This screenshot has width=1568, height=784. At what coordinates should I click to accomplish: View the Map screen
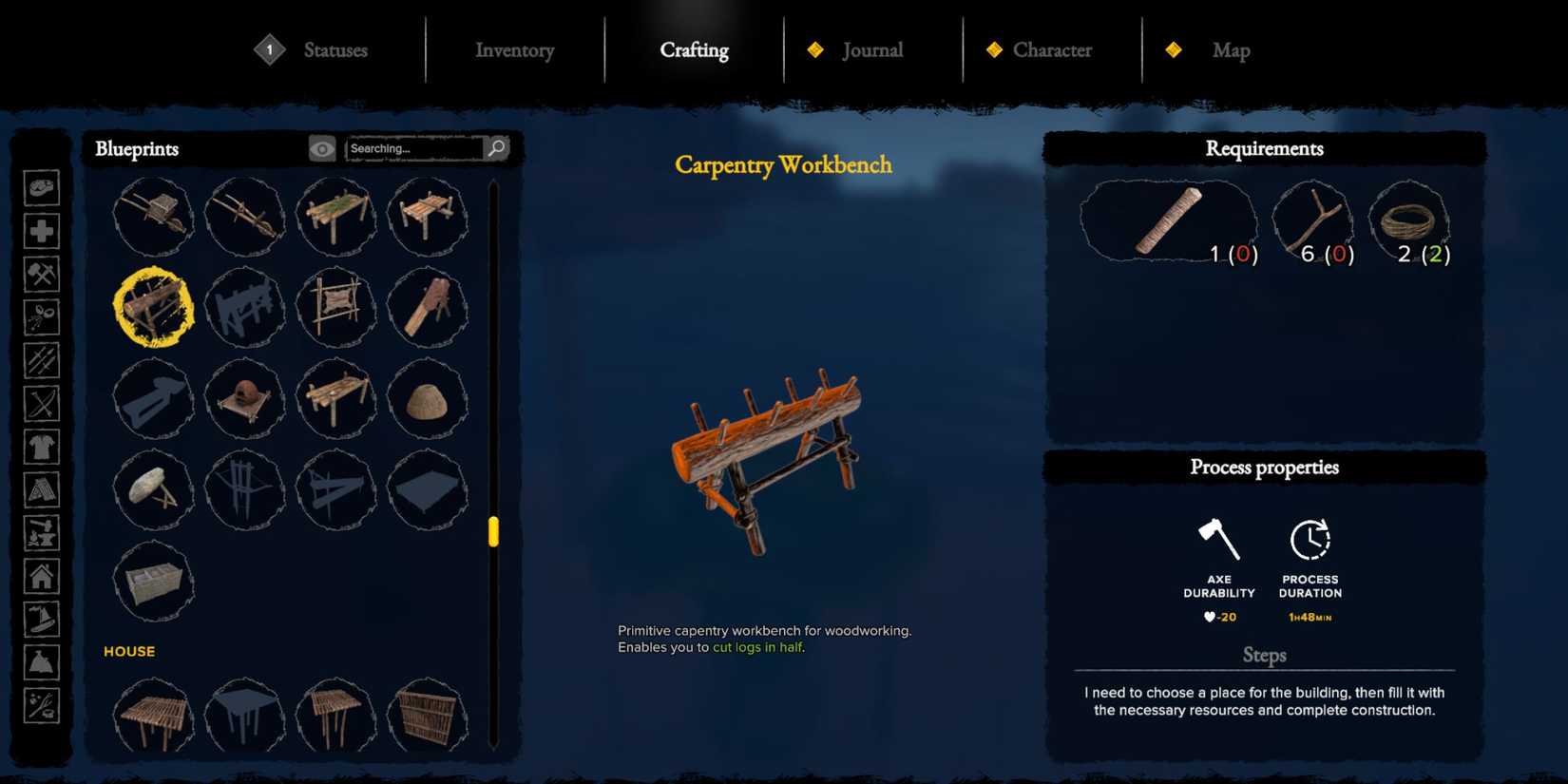1231,50
